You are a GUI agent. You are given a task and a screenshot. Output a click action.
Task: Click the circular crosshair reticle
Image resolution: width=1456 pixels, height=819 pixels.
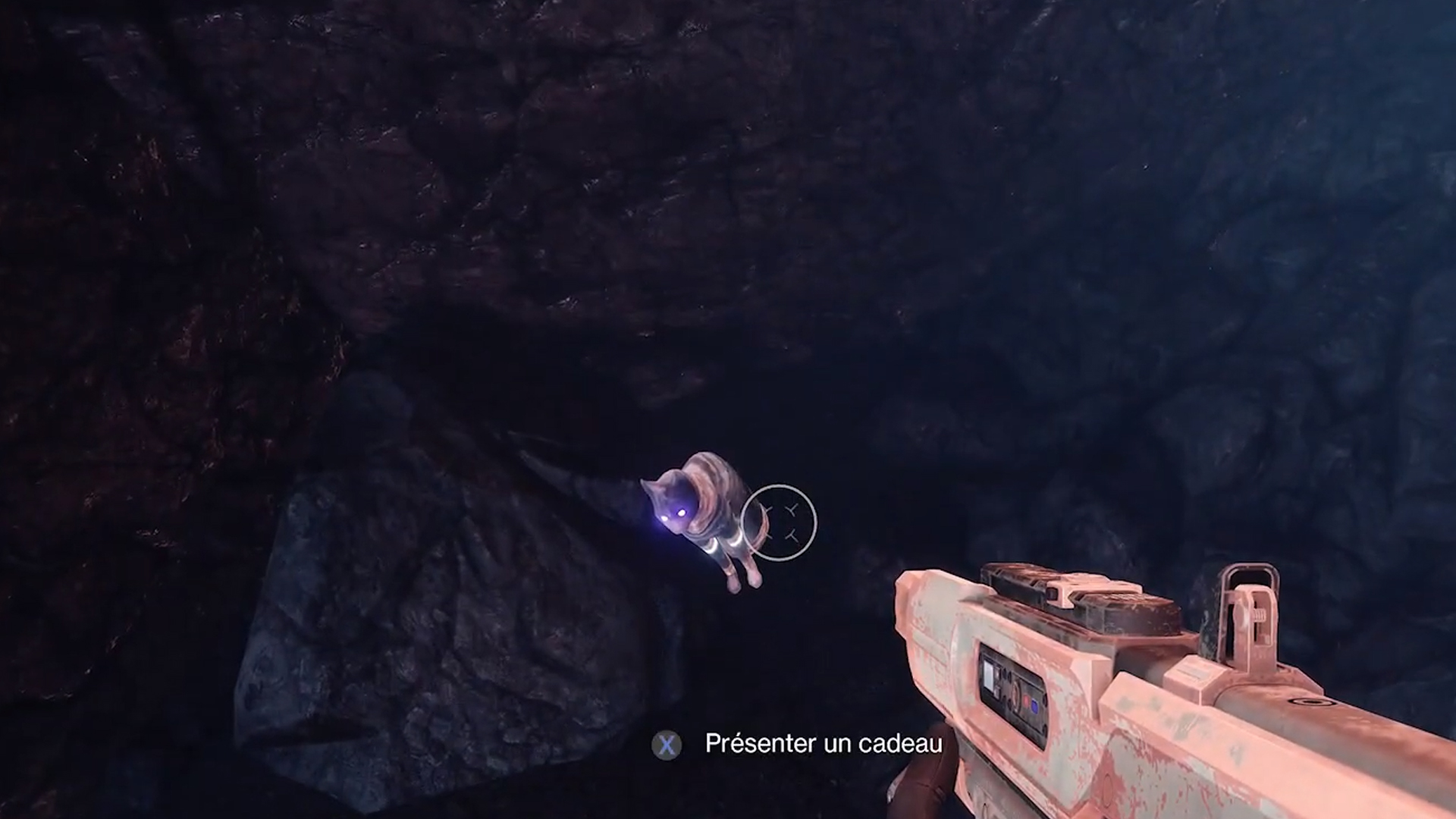coord(780,523)
